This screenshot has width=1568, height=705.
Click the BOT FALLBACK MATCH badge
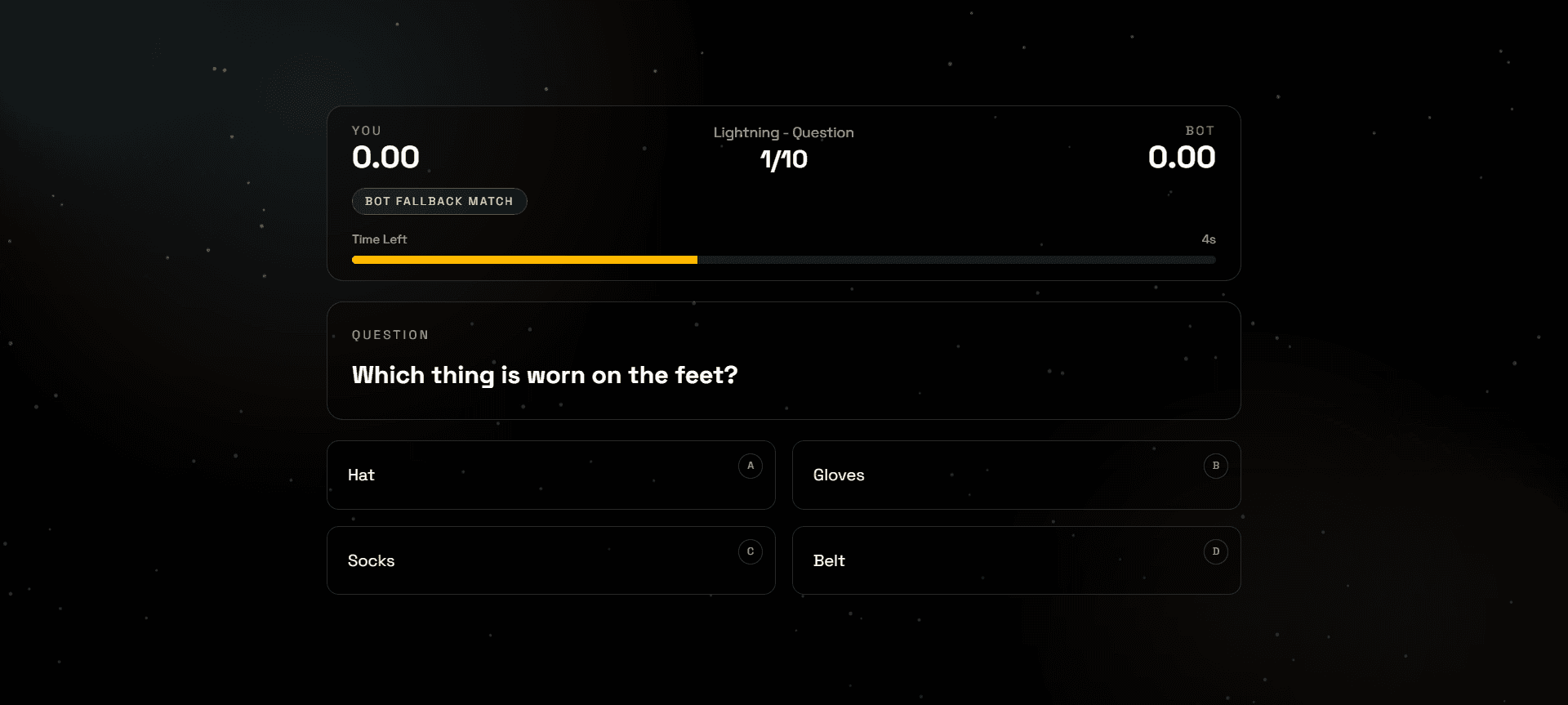[x=439, y=201]
